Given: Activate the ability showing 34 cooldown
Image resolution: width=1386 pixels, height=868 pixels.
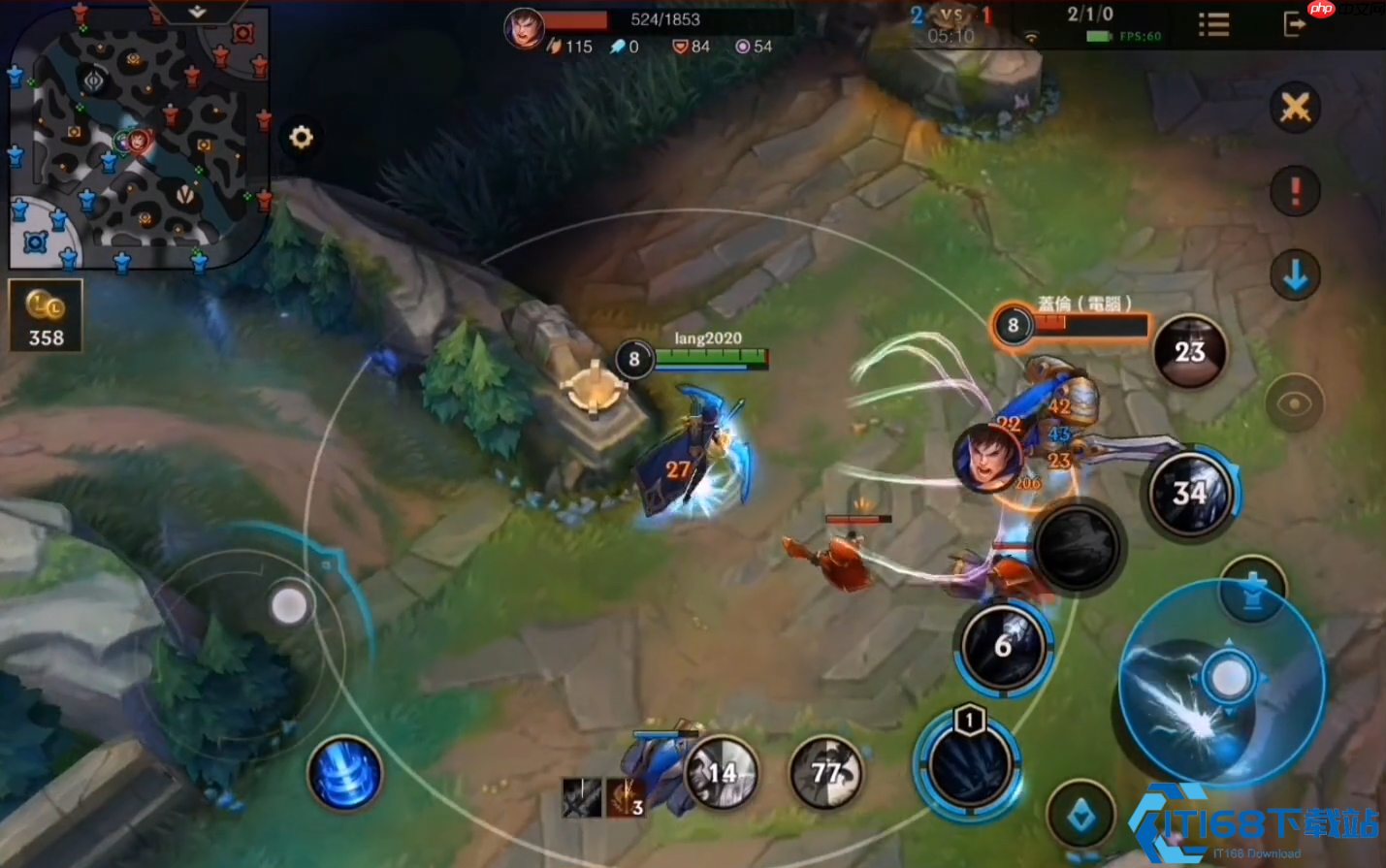Looking at the screenshot, I should [x=1190, y=494].
